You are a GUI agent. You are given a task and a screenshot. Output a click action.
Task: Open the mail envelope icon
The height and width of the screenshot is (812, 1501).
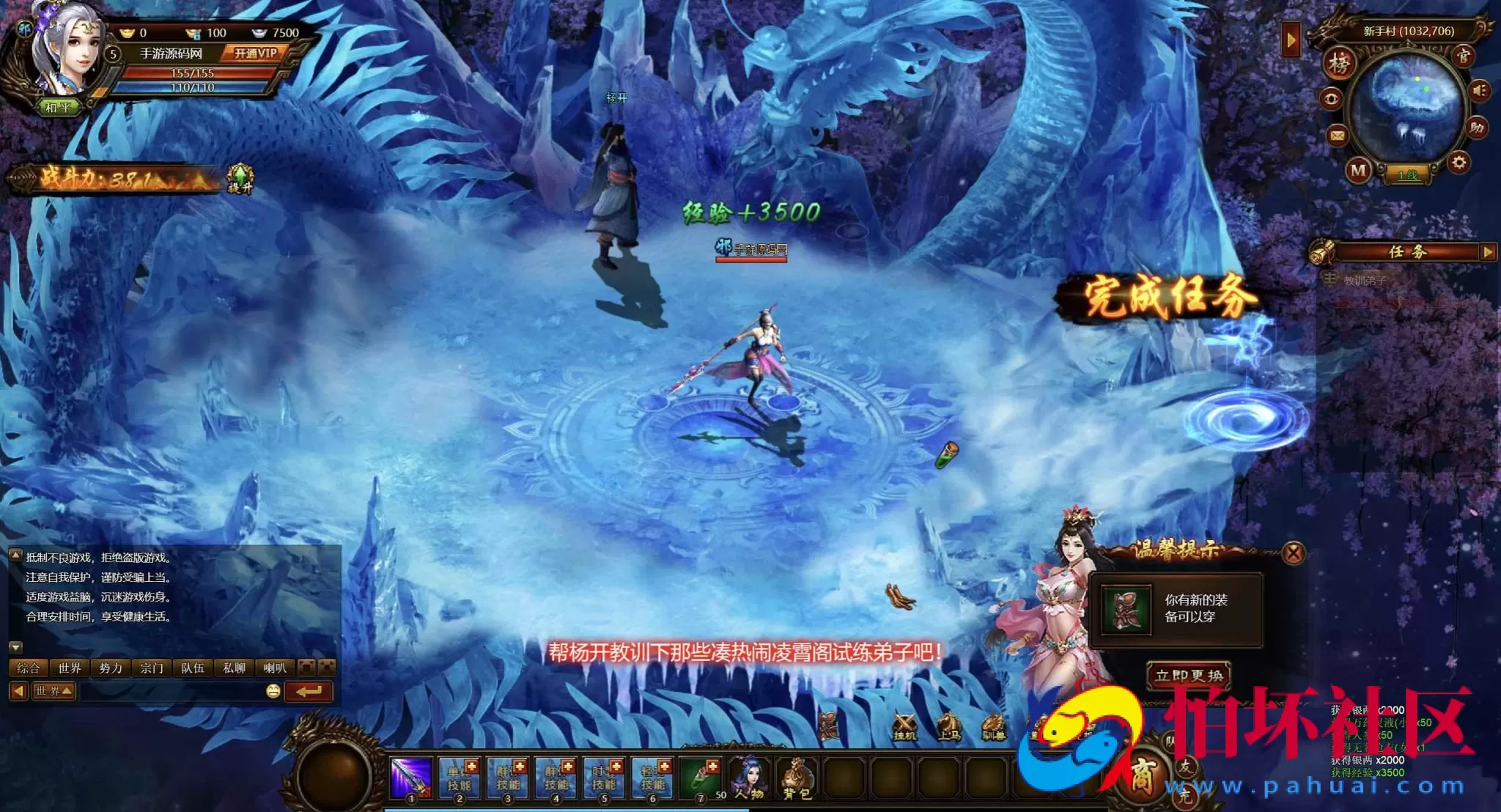coord(1337,135)
